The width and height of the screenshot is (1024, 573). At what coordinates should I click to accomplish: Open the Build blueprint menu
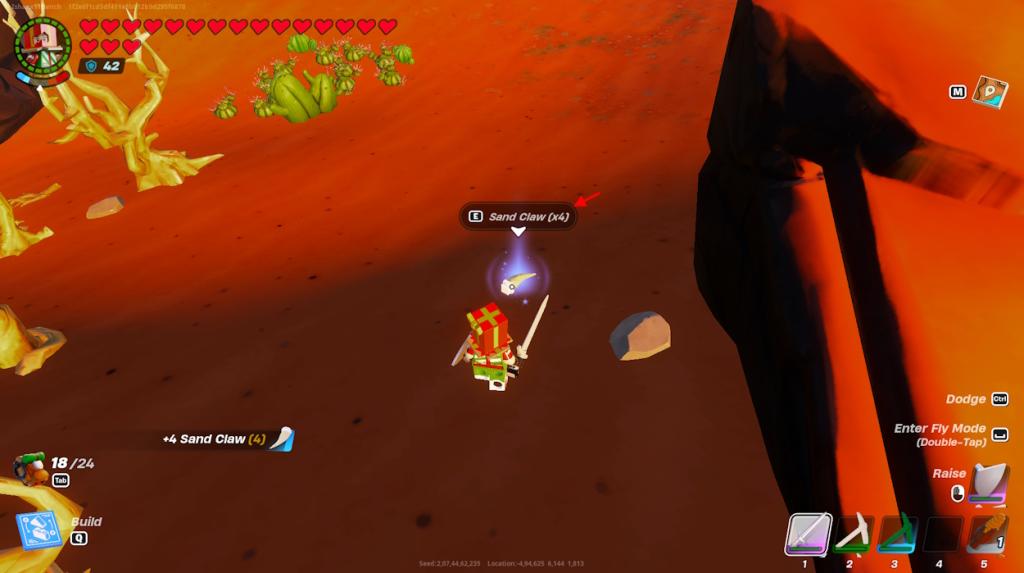[40, 531]
